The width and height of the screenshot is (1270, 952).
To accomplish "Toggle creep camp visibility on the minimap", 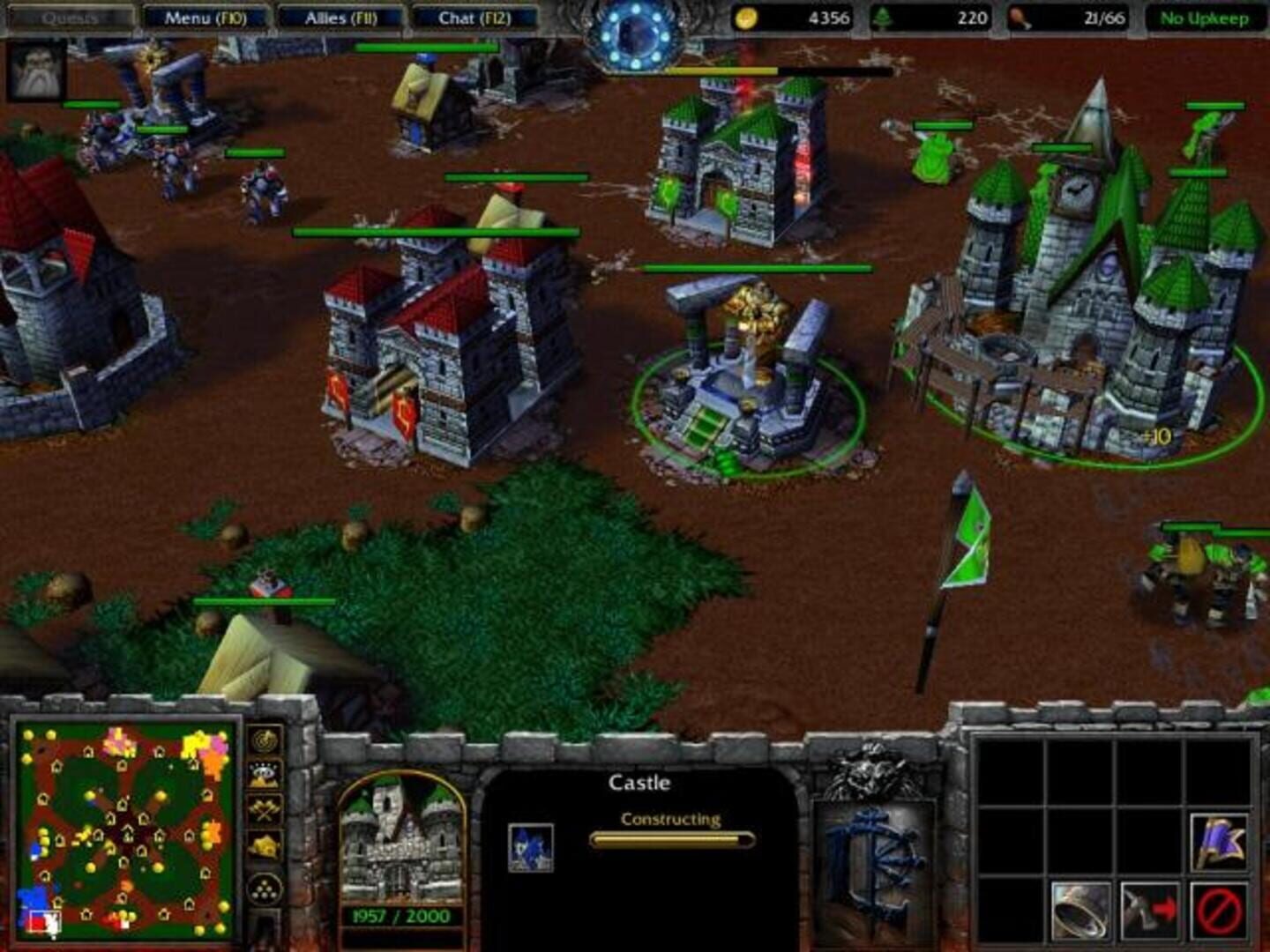I will 262,809.
